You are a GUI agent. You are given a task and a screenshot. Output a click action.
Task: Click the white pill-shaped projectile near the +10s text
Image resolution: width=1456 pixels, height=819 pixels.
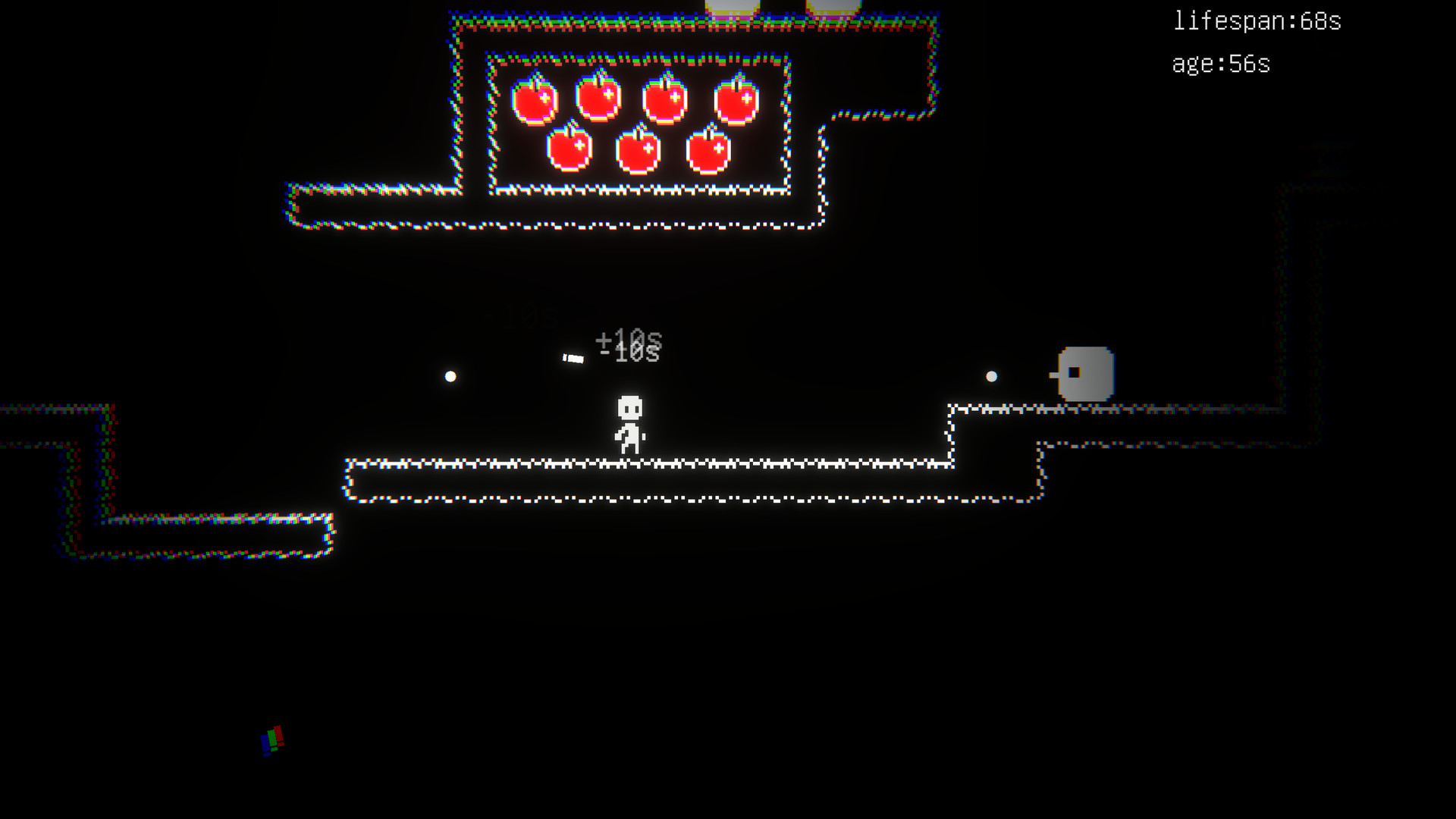coord(573,356)
